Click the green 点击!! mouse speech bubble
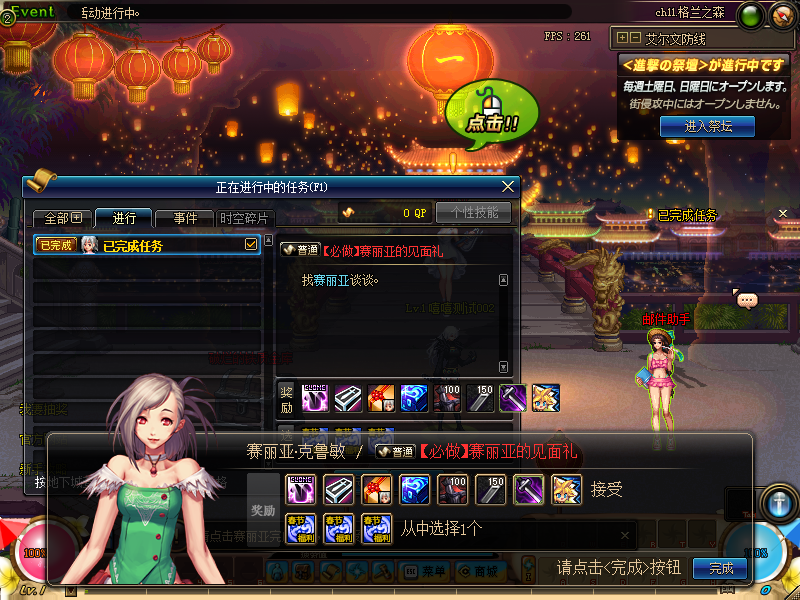The width and height of the screenshot is (800, 600). 491,112
